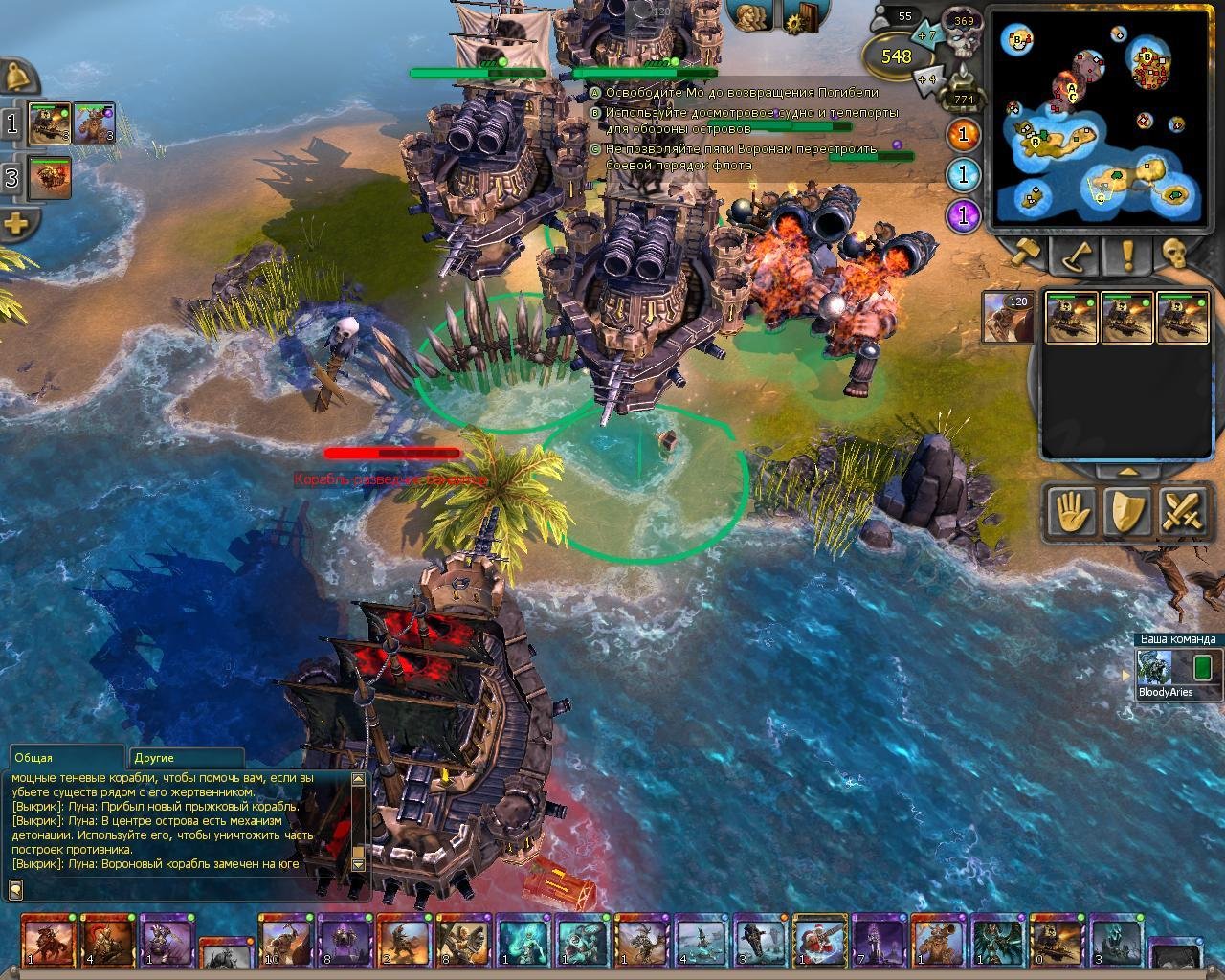Select the defensive shield stance icon

(x=1125, y=511)
